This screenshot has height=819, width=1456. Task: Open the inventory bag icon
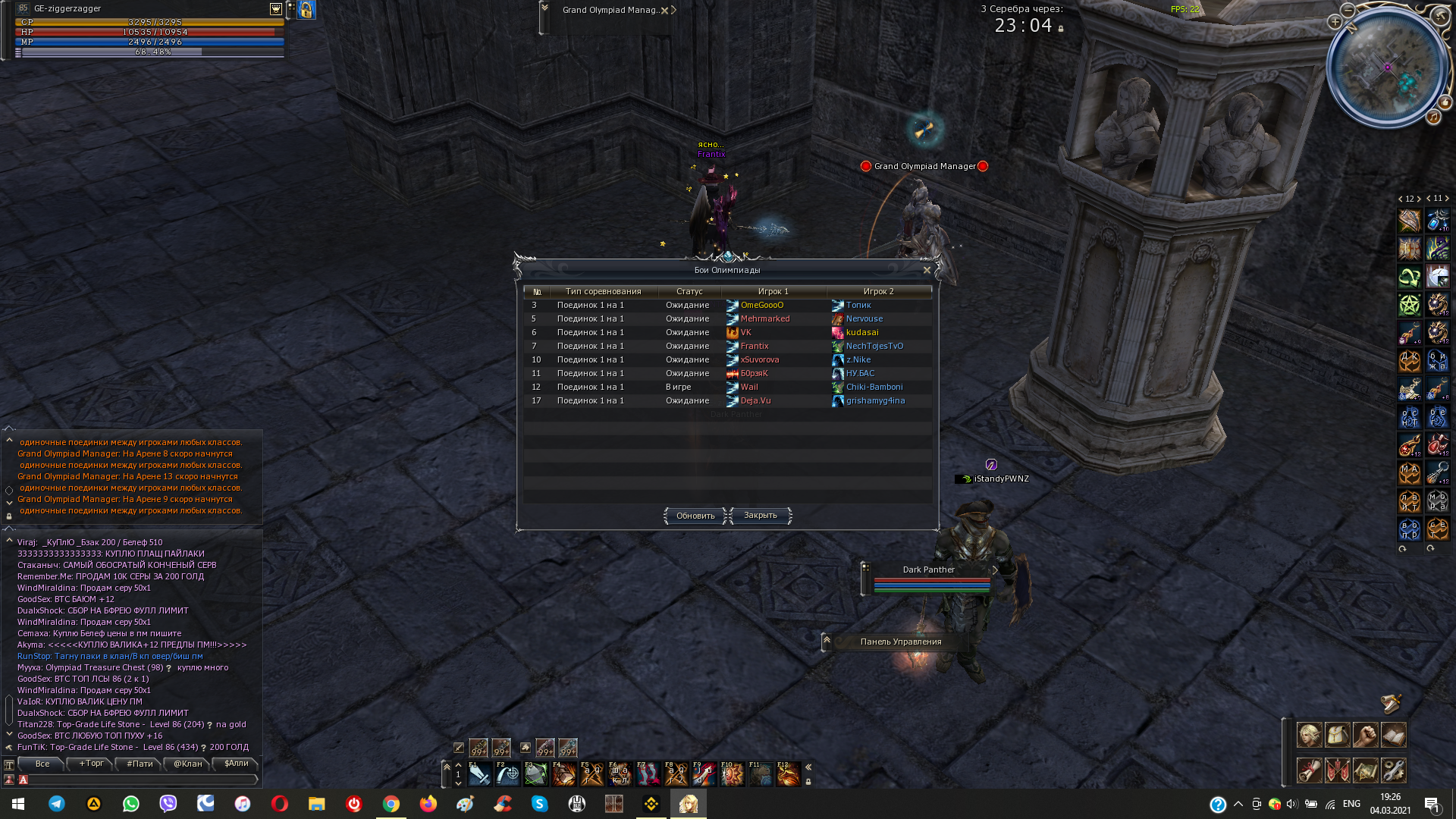(1338, 736)
